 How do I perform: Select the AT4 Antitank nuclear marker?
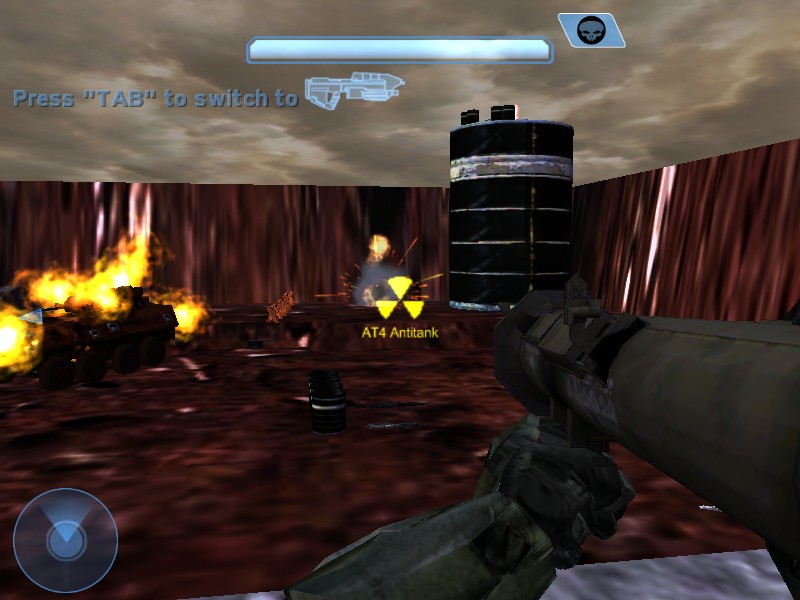(398, 298)
